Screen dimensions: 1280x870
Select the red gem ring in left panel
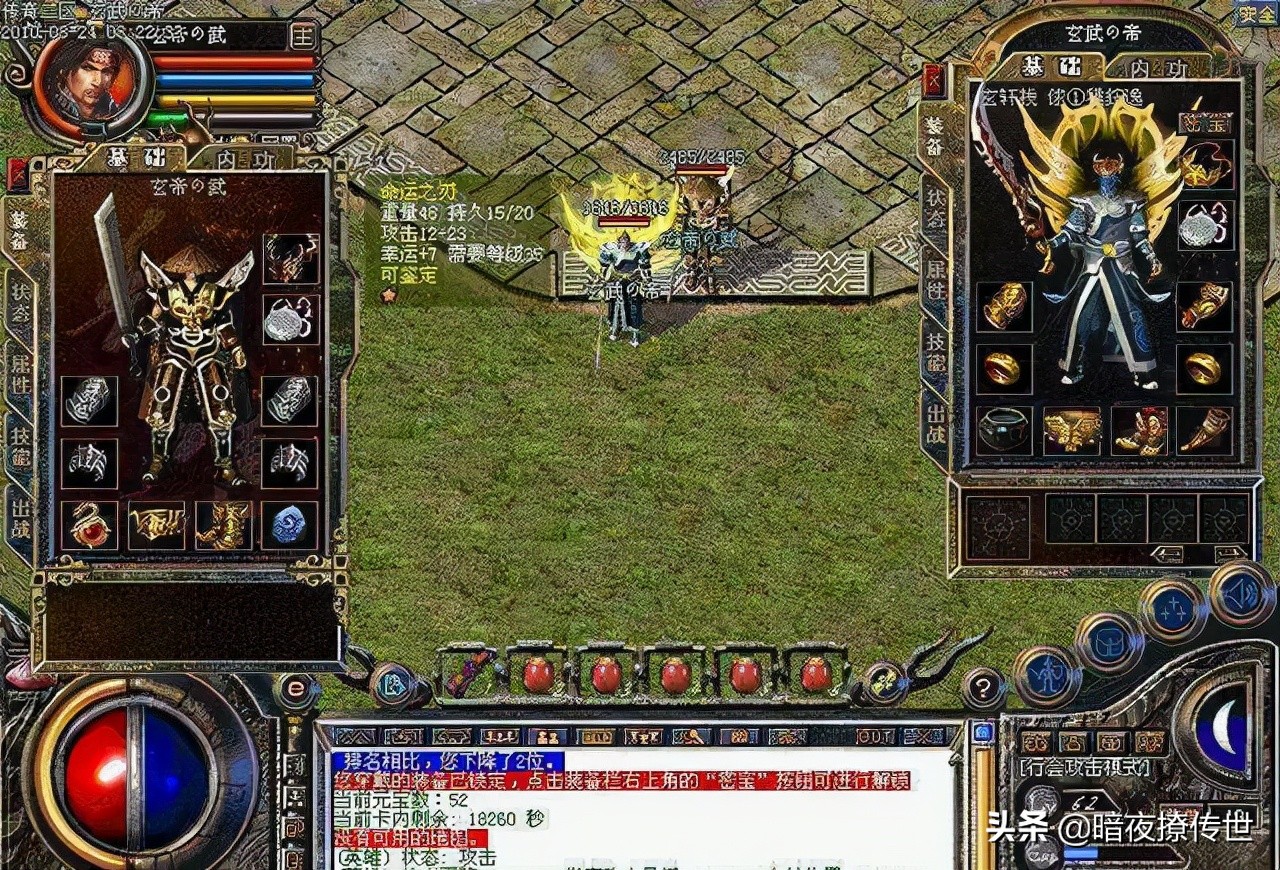(x=90, y=524)
